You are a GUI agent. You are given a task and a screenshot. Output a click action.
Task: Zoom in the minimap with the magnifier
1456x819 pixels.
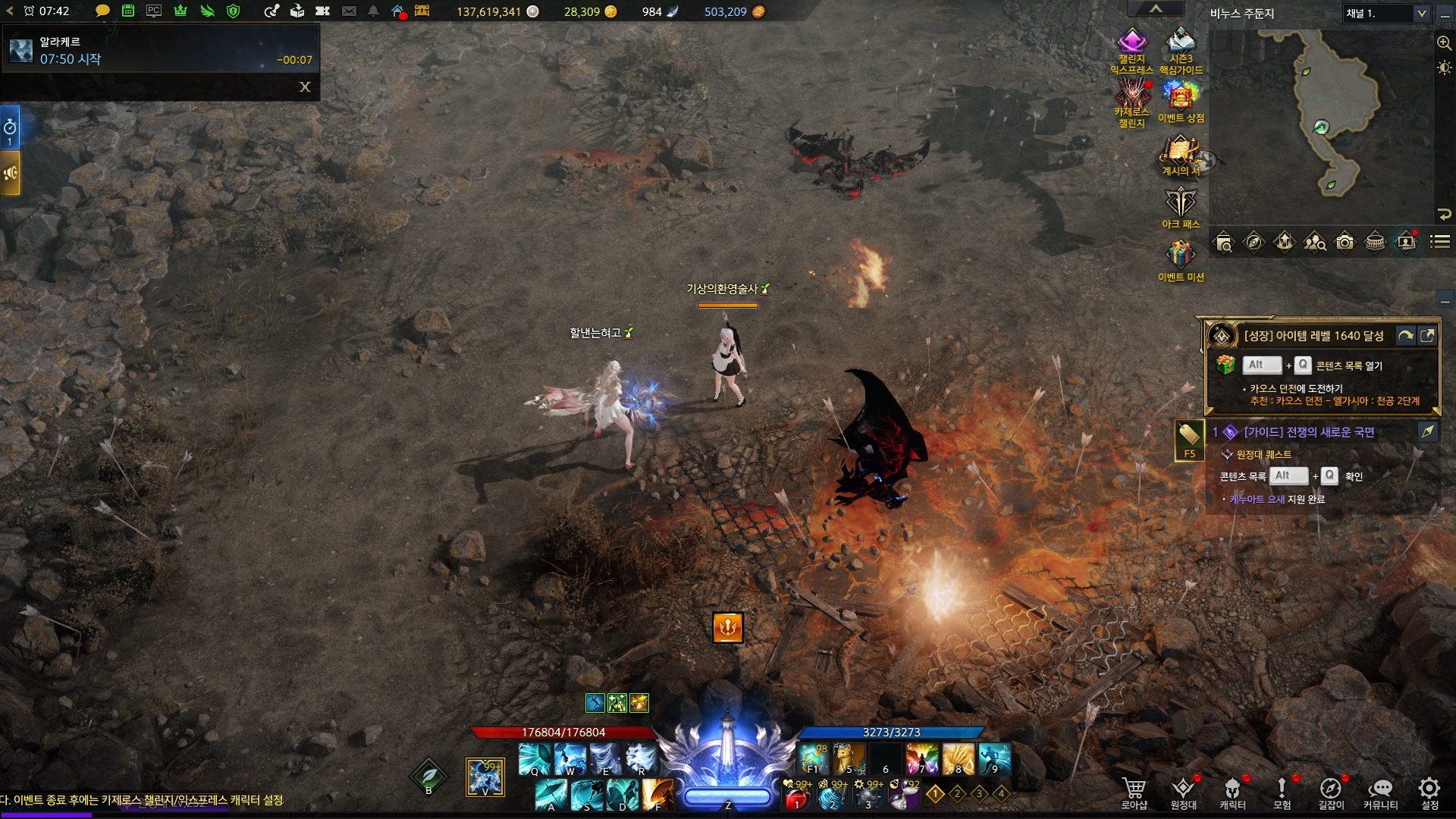[x=1444, y=43]
